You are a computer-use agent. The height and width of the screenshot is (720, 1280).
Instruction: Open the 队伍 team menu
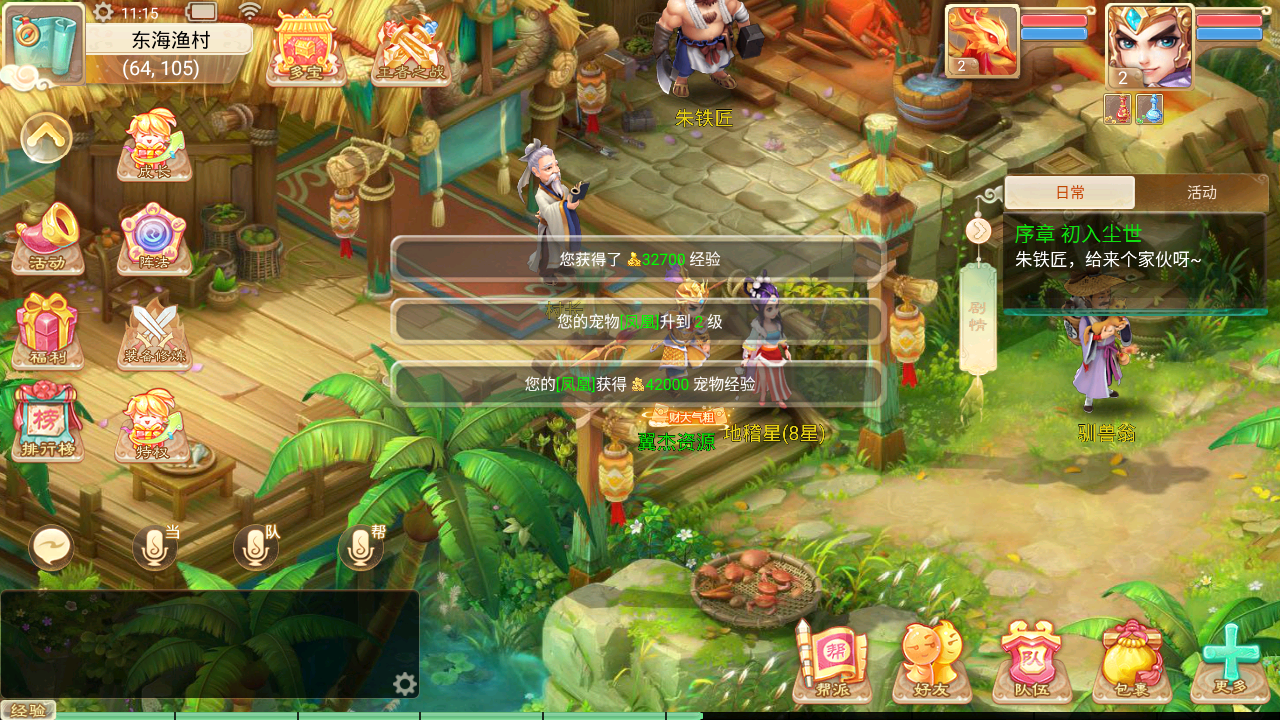point(1031,660)
